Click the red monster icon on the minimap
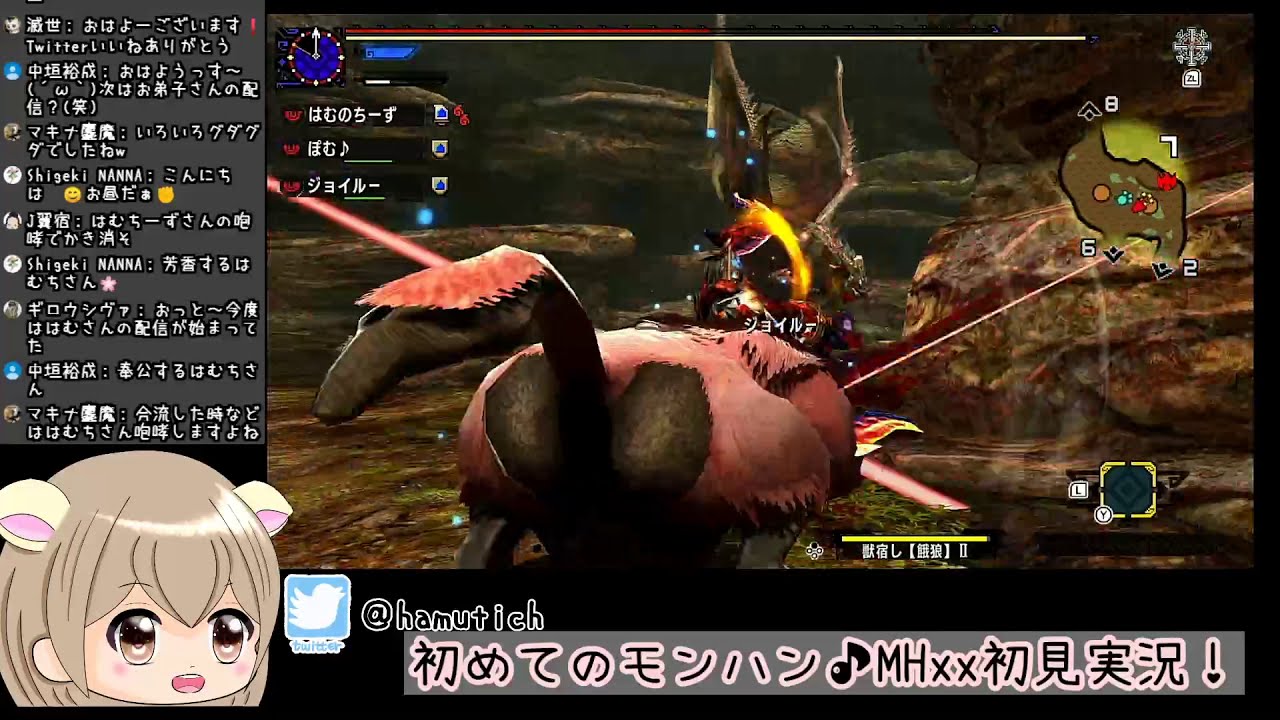 click(x=1168, y=182)
